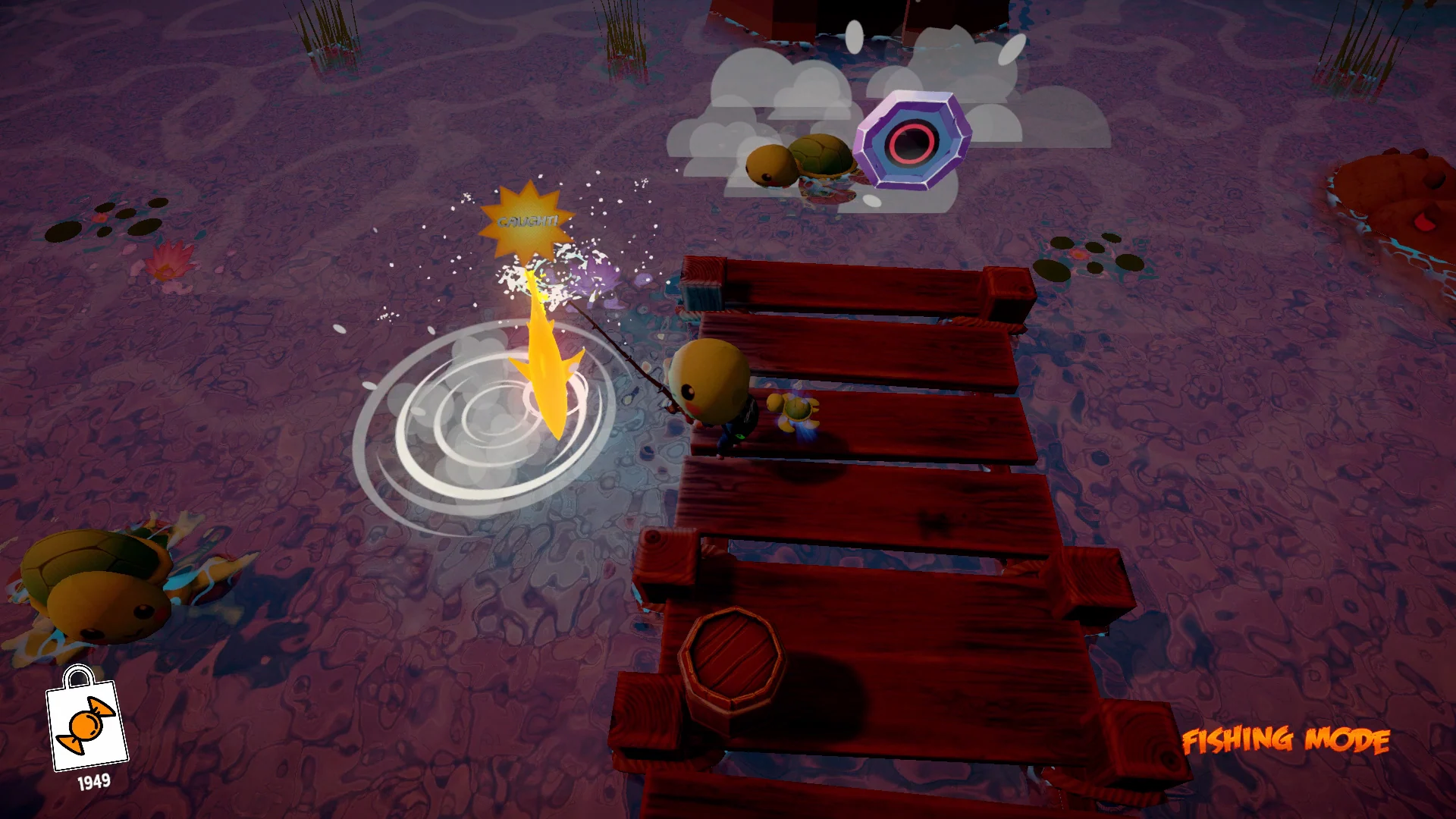Screen dimensions: 1456x819
Task: Click the turtle pair under the octagon gem
Action: click(804, 163)
